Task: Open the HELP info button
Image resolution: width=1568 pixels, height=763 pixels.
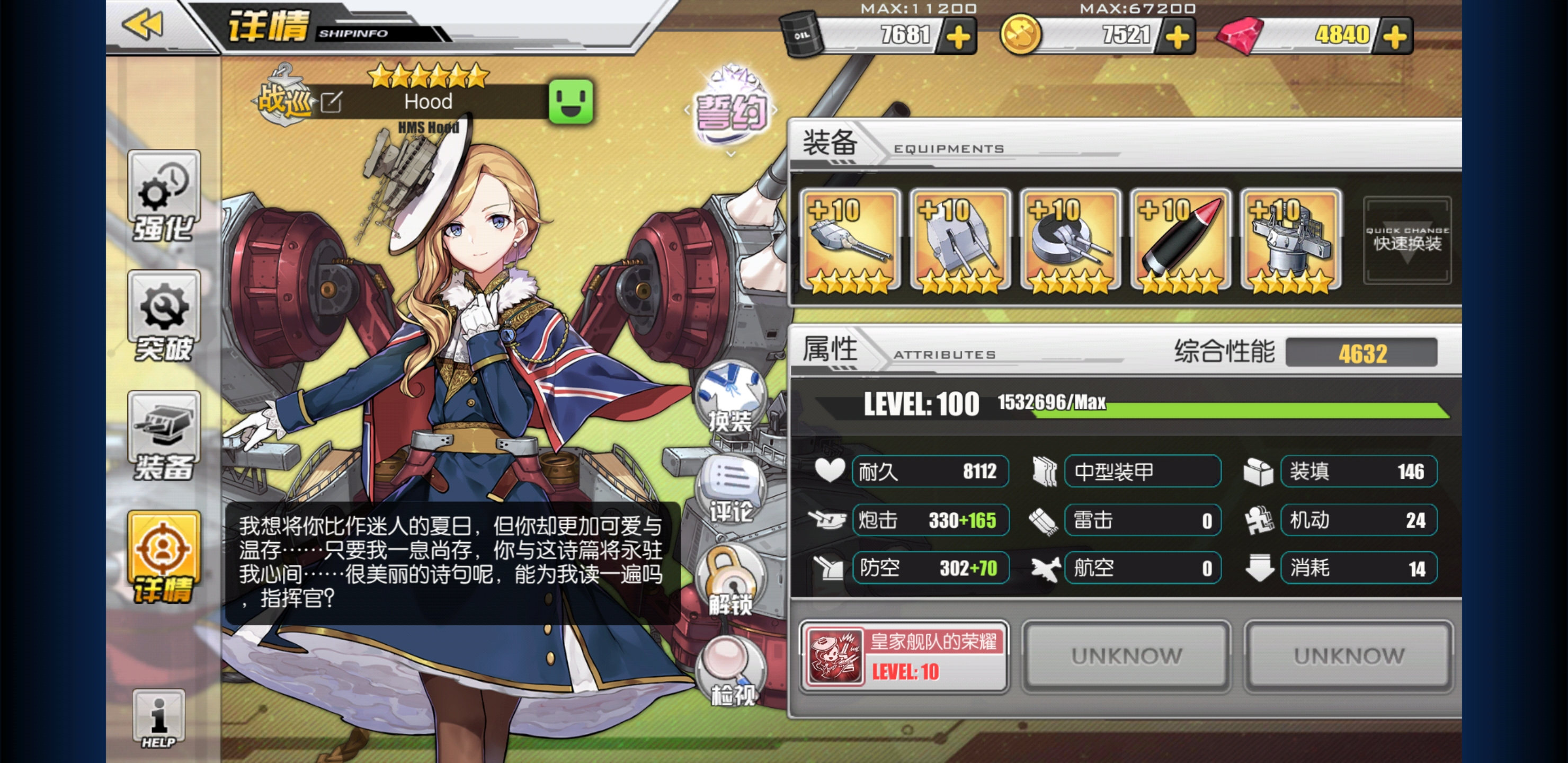Action: click(158, 718)
